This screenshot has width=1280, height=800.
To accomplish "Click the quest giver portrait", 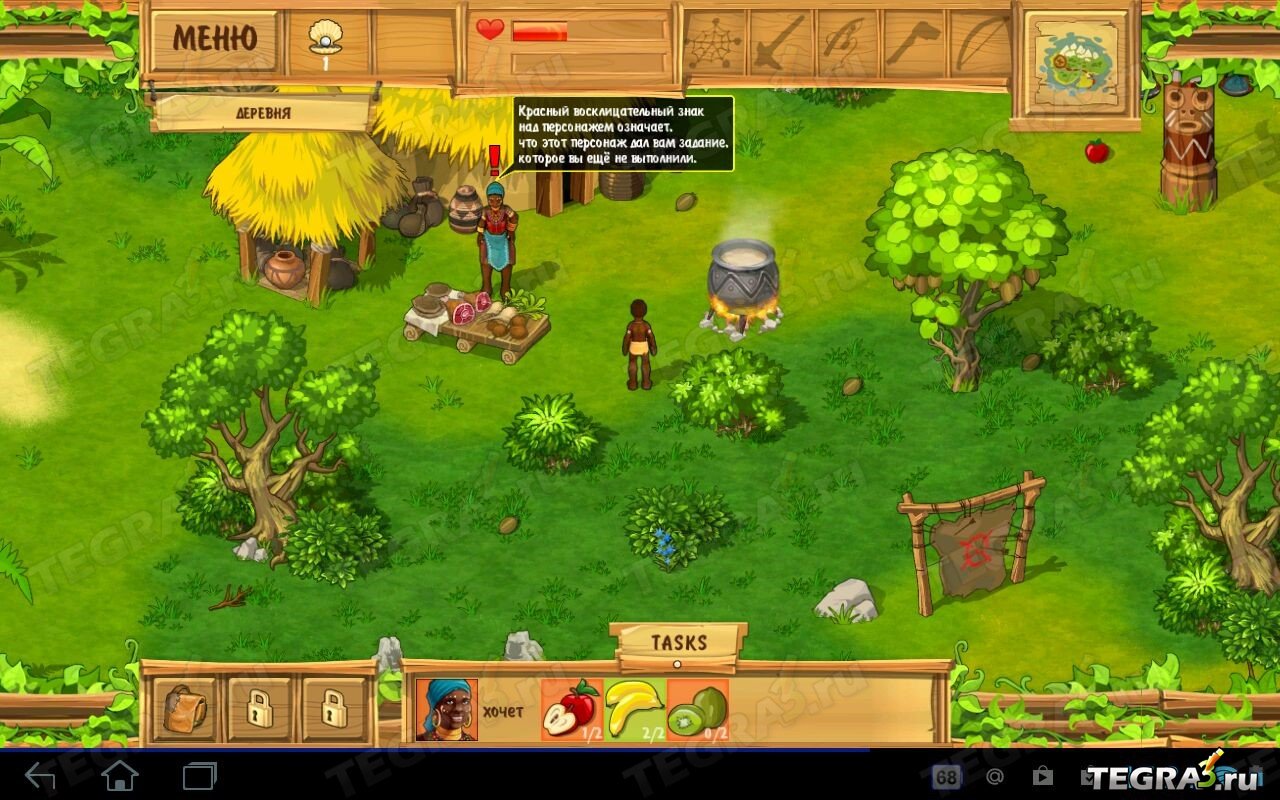I will pos(446,710).
